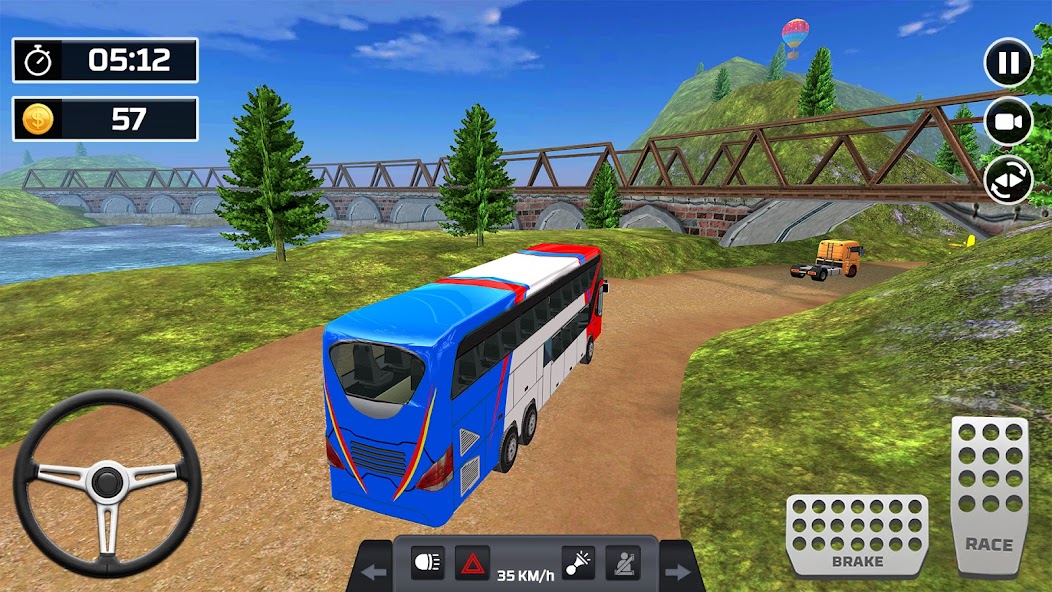Fasten the seat belt

622,563
